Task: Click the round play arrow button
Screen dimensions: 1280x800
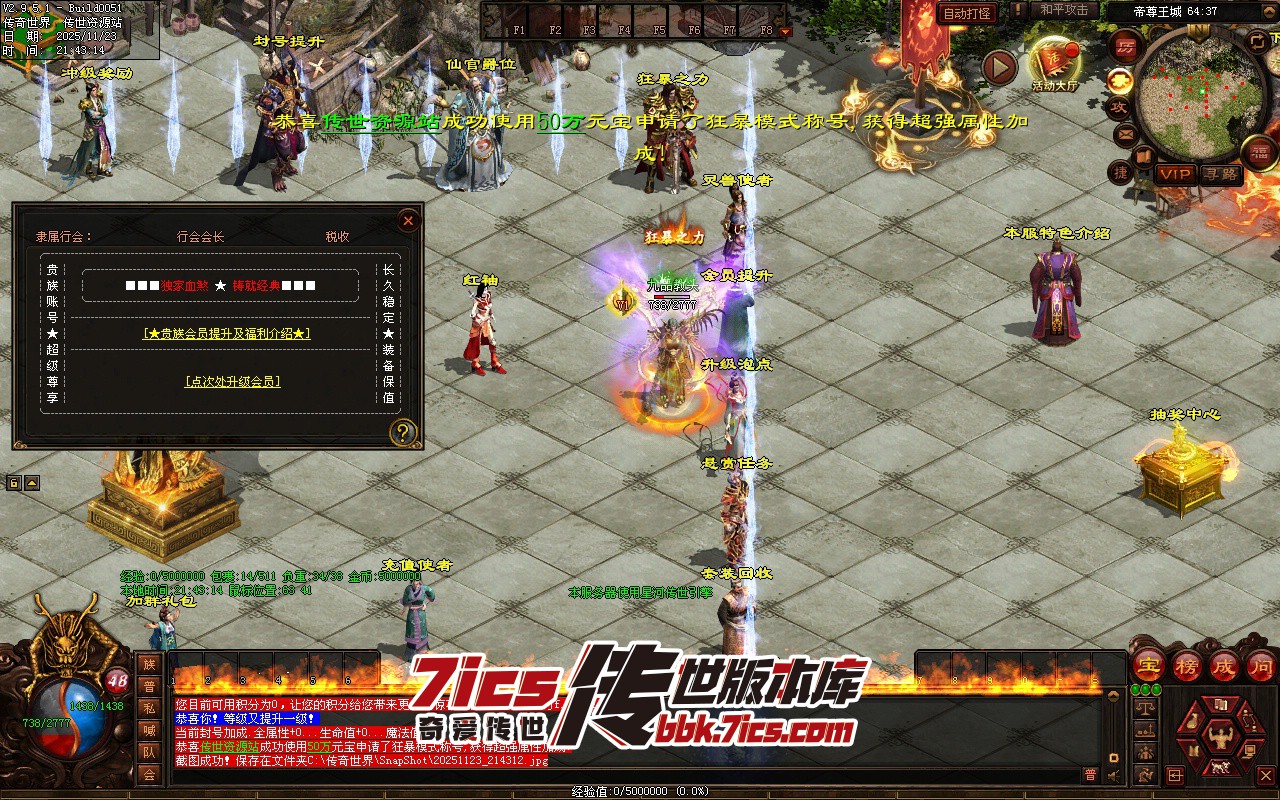Action: click(x=998, y=67)
